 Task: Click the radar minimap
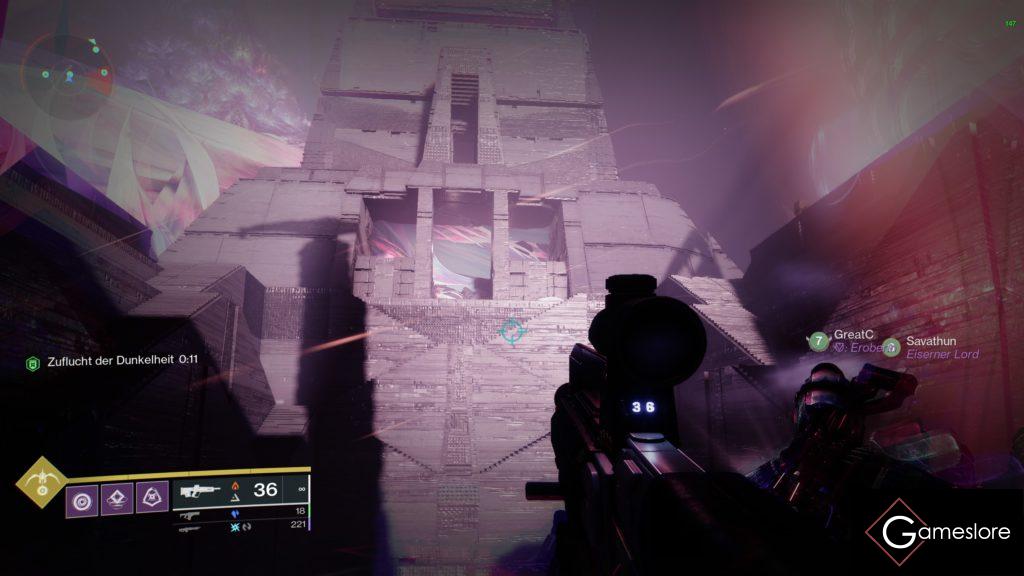point(68,74)
